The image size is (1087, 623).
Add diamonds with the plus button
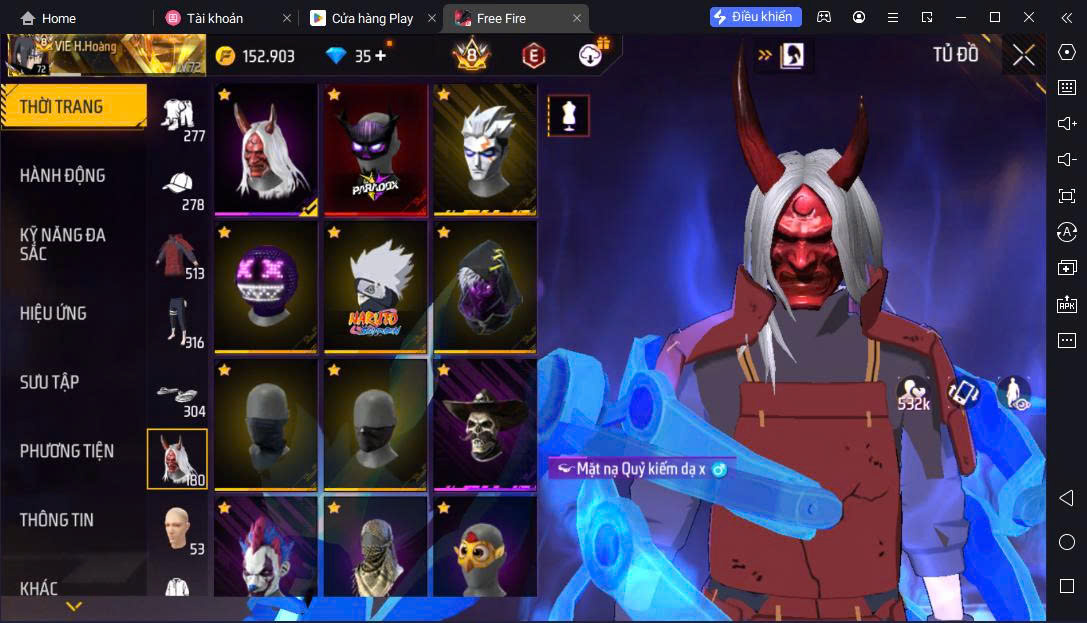click(x=380, y=56)
